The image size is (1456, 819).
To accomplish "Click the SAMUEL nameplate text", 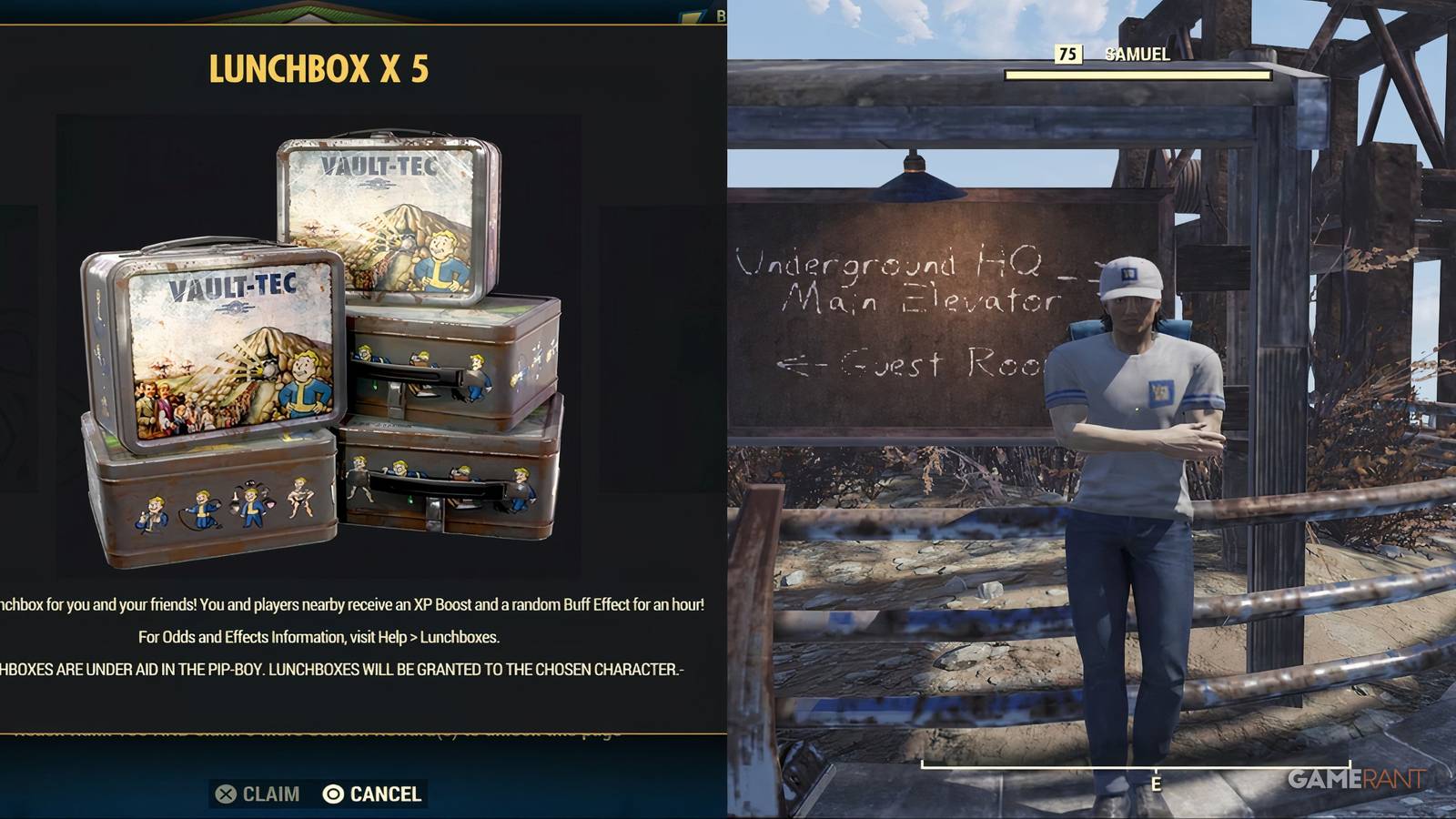I will [1136, 55].
